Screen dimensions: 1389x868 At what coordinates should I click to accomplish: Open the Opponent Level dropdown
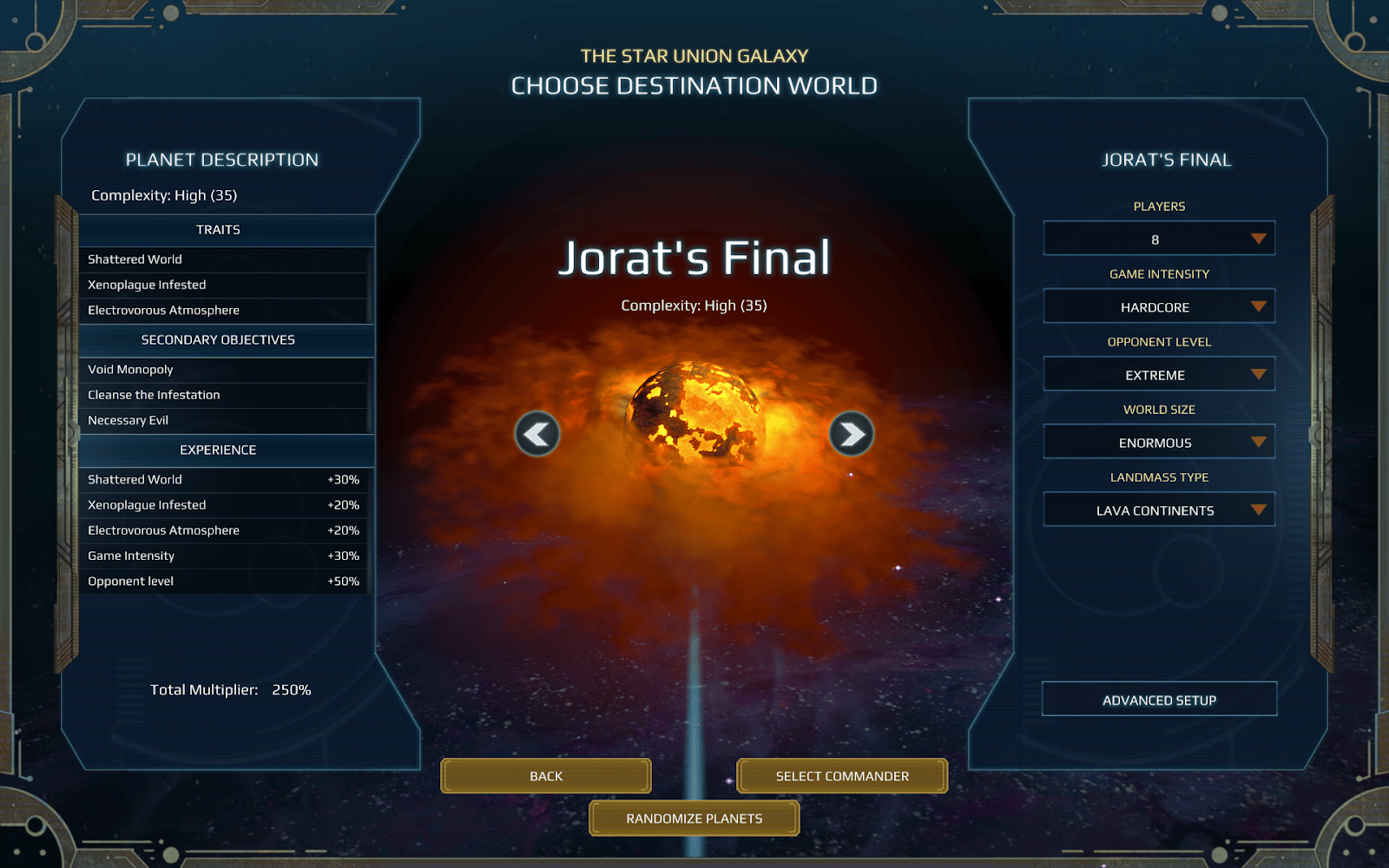(1159, 374)
